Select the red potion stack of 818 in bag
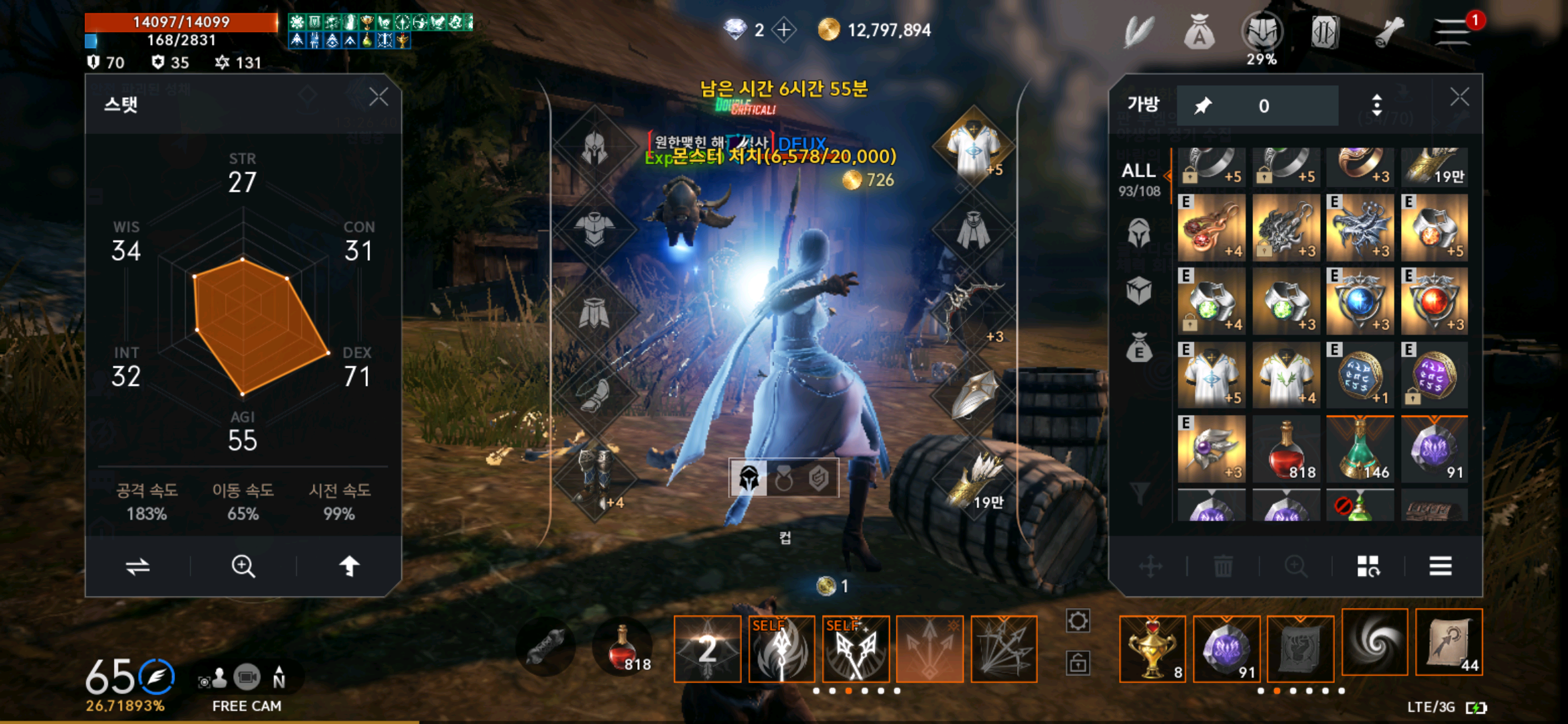This screenshot has height=724, width=1568. tap(1286, 449)
